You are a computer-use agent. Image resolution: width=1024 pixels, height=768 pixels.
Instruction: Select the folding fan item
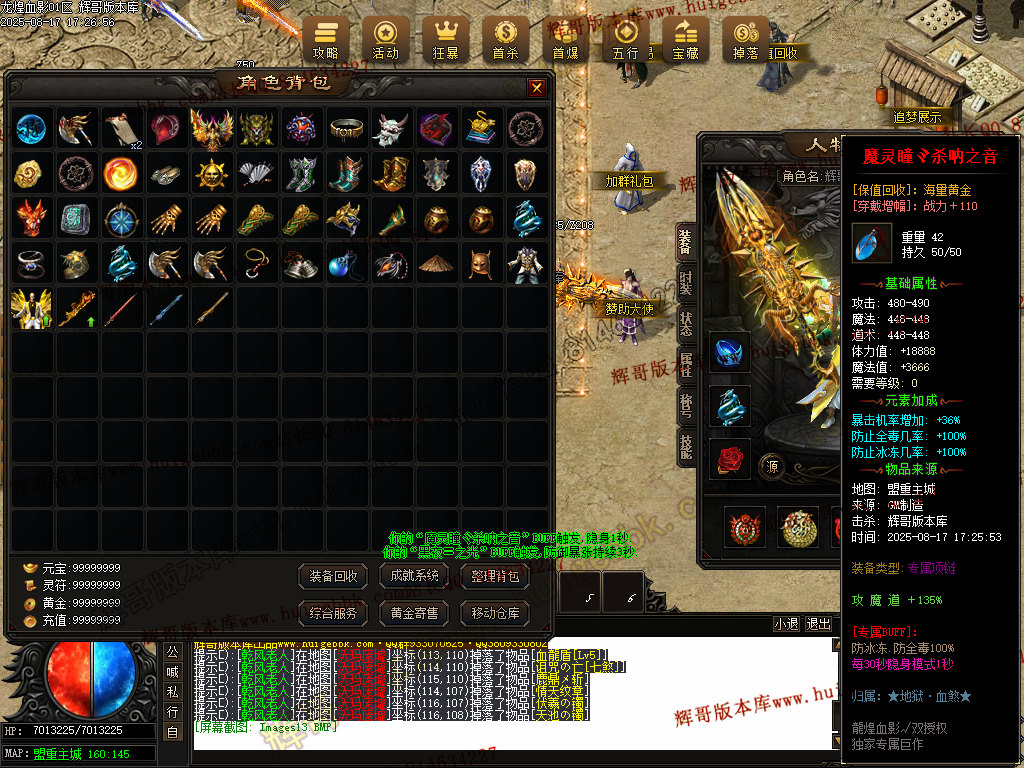[x=255, y=174]
